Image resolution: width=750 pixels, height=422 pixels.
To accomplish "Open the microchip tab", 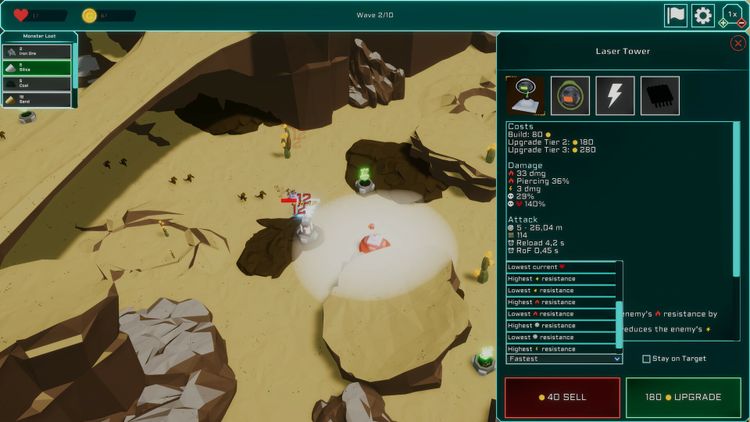I will tap(660, 95).
